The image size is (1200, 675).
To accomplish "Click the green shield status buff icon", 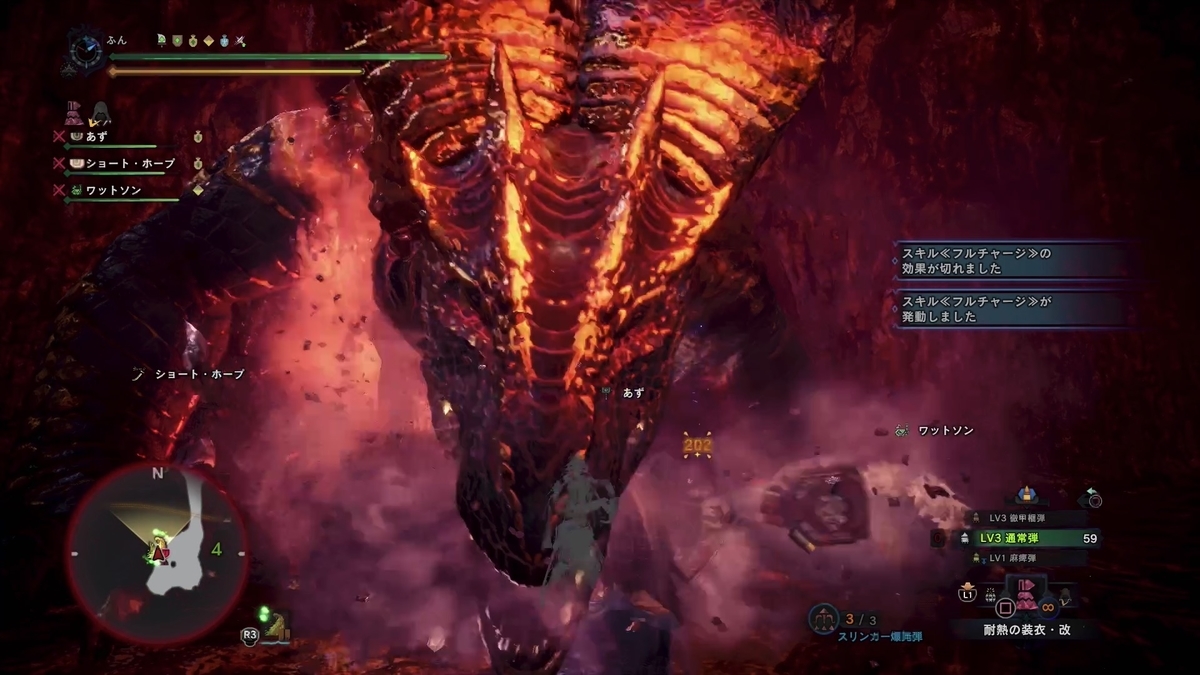I will [x=176, y=41].
